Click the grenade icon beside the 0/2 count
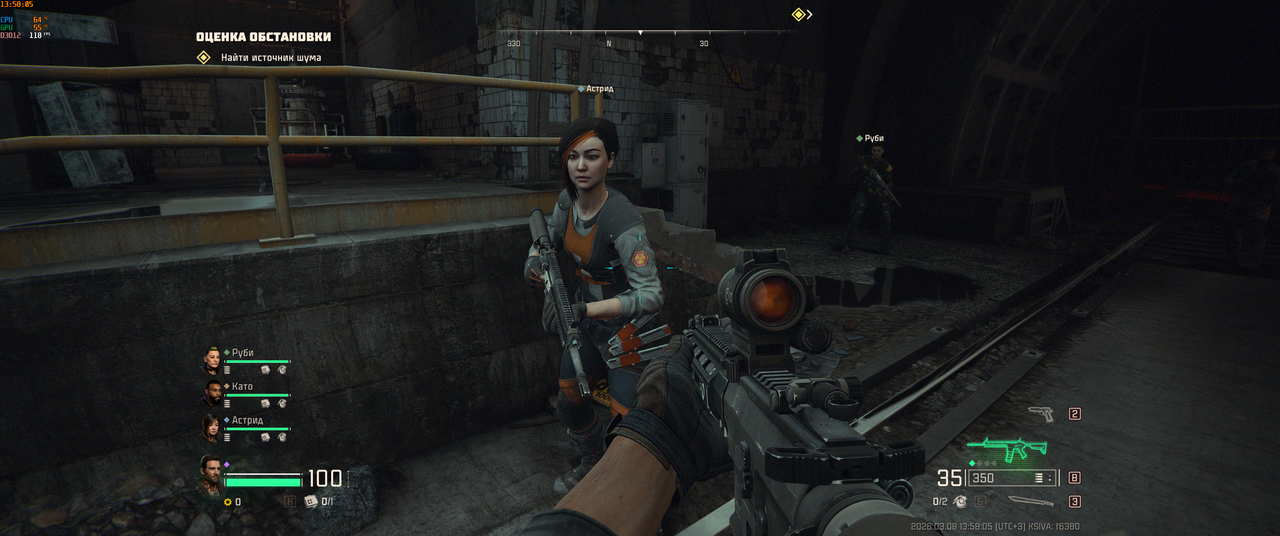Screen dimensions: 1280x536 point(960,501)
